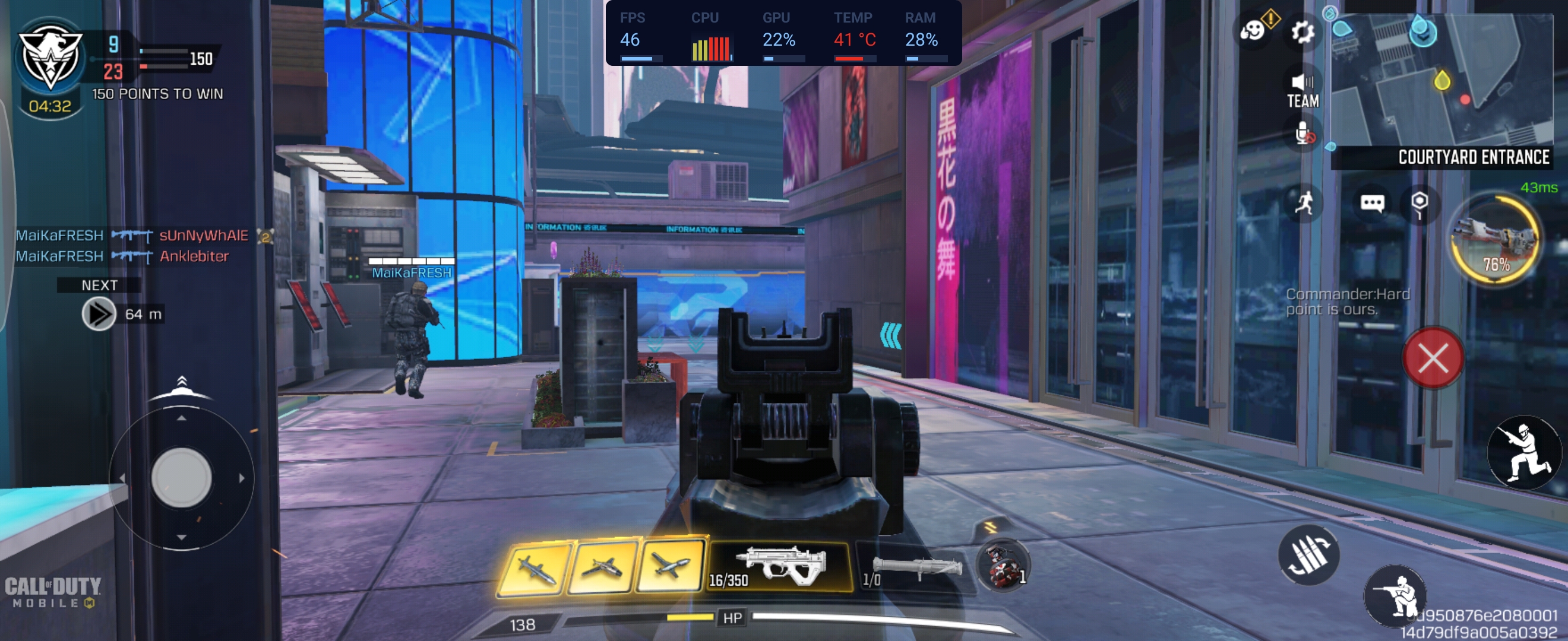Tap the center of the movement joystick
The height and width of the screenshot is (641, 1568).
click(181, 478)
